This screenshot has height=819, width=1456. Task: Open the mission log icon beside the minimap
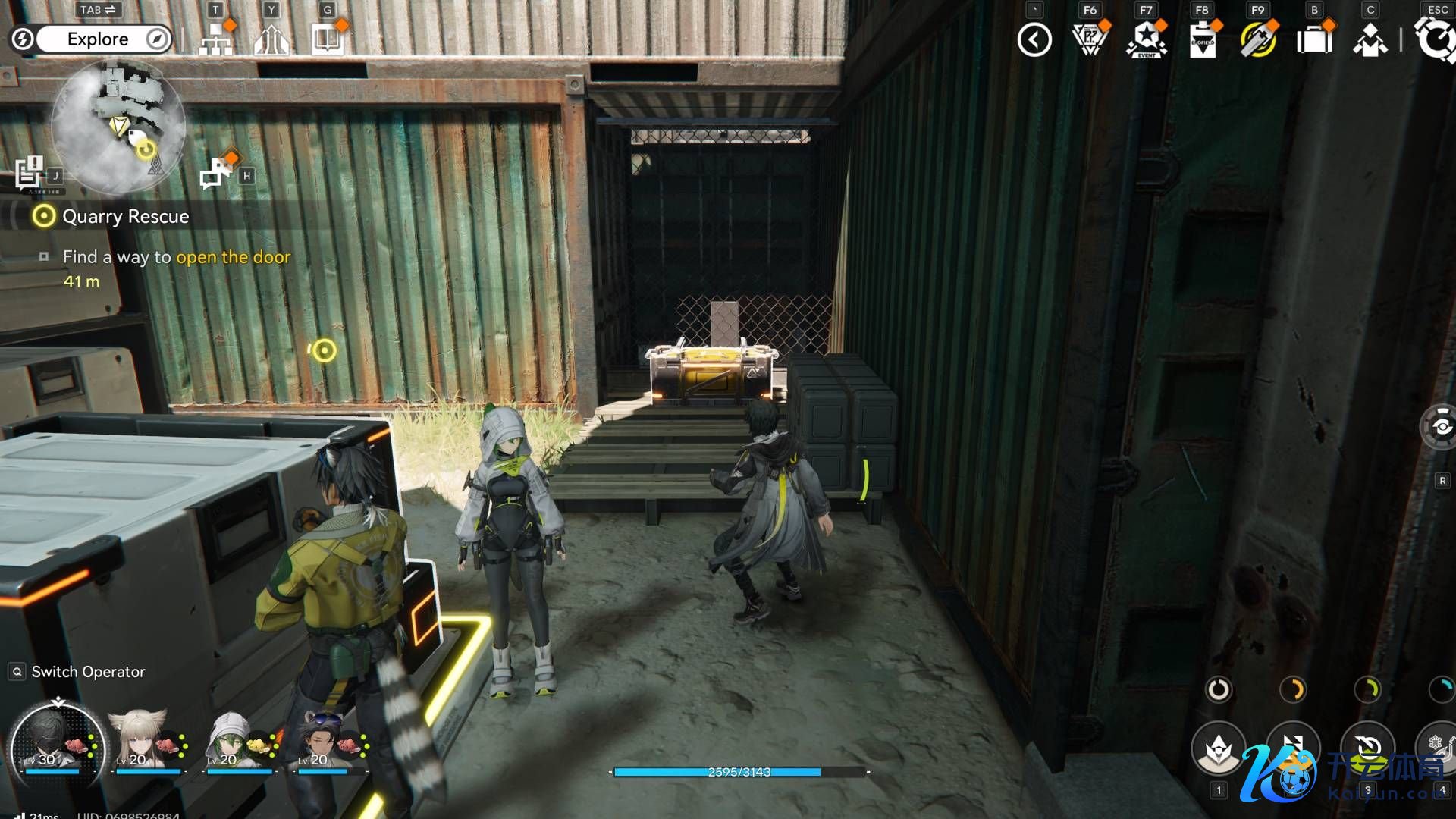[x=29, y=172]
